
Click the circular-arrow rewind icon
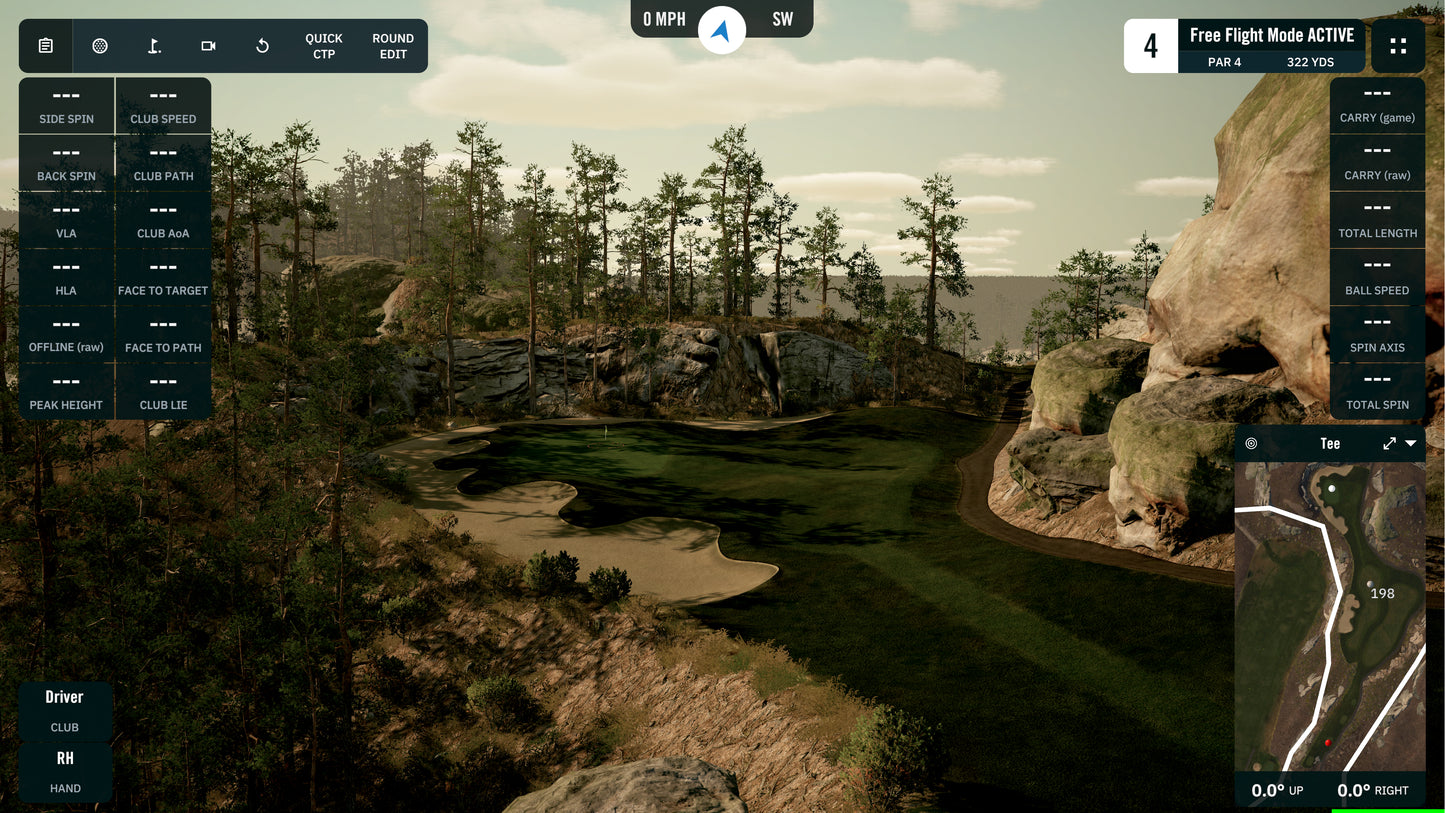(x=262, y=46)
